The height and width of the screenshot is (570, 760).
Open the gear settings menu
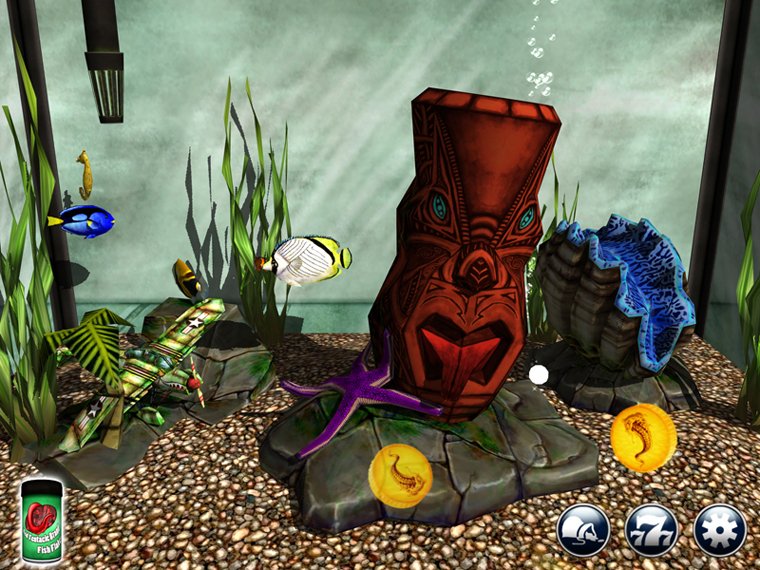(719, 530)
